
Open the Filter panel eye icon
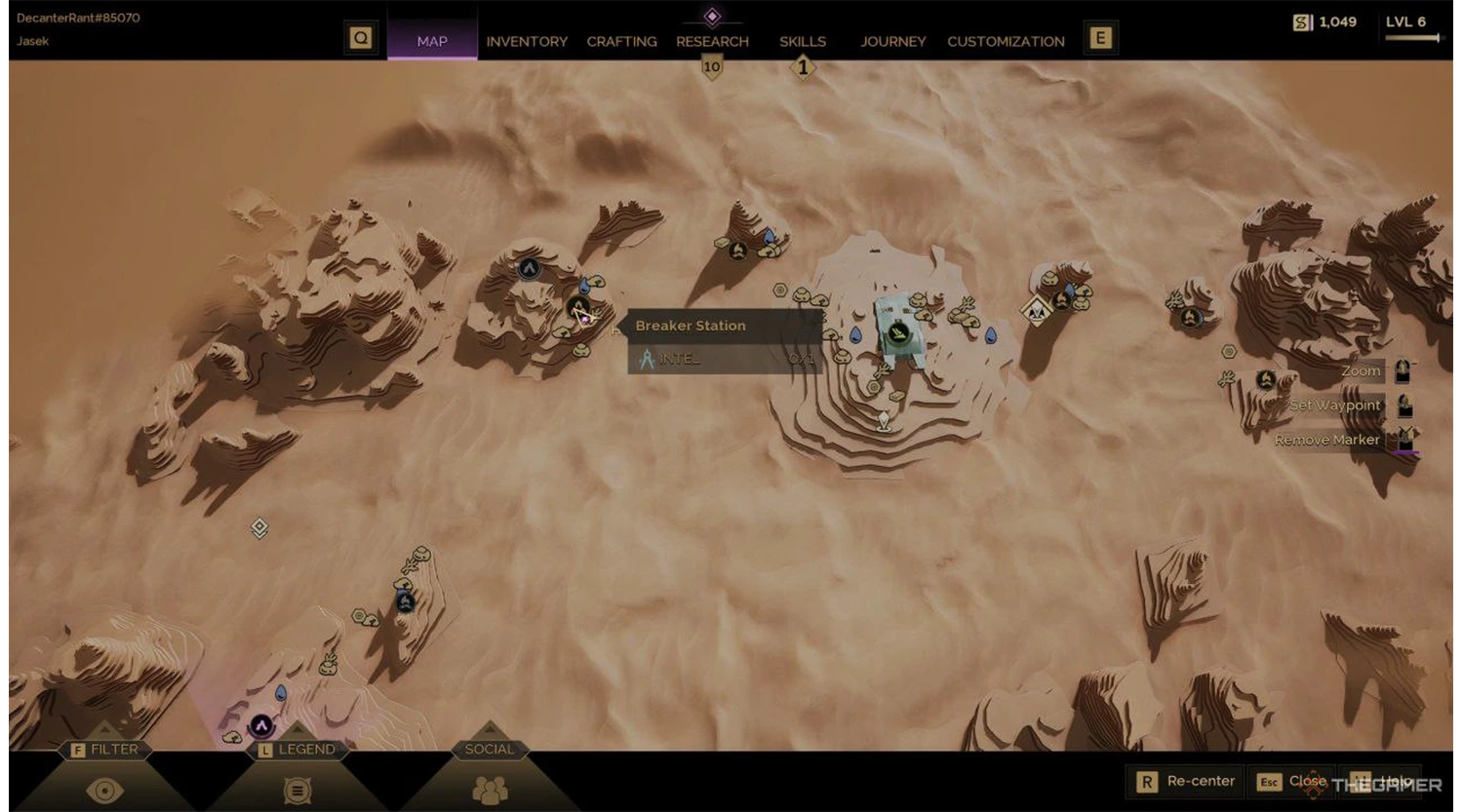point(105,791)
